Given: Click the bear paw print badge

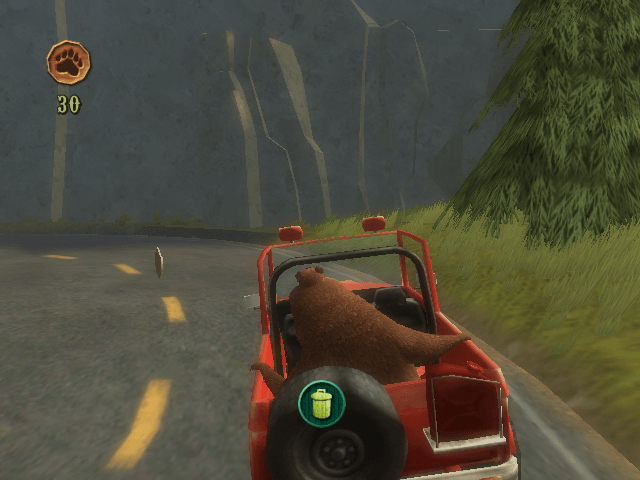Looking at the screenshot, I should 68,62.
